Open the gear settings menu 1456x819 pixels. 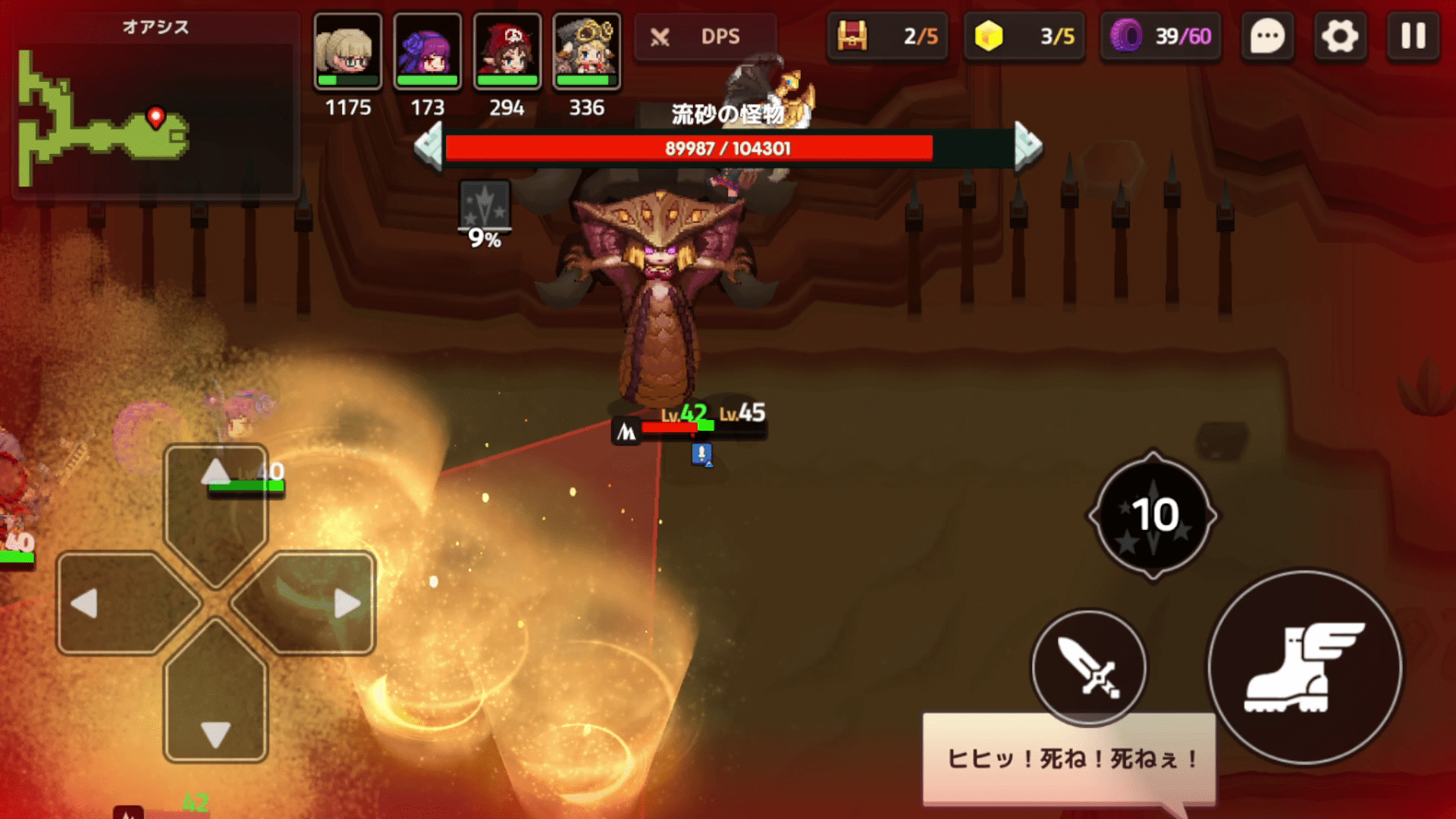point(1339,36)
